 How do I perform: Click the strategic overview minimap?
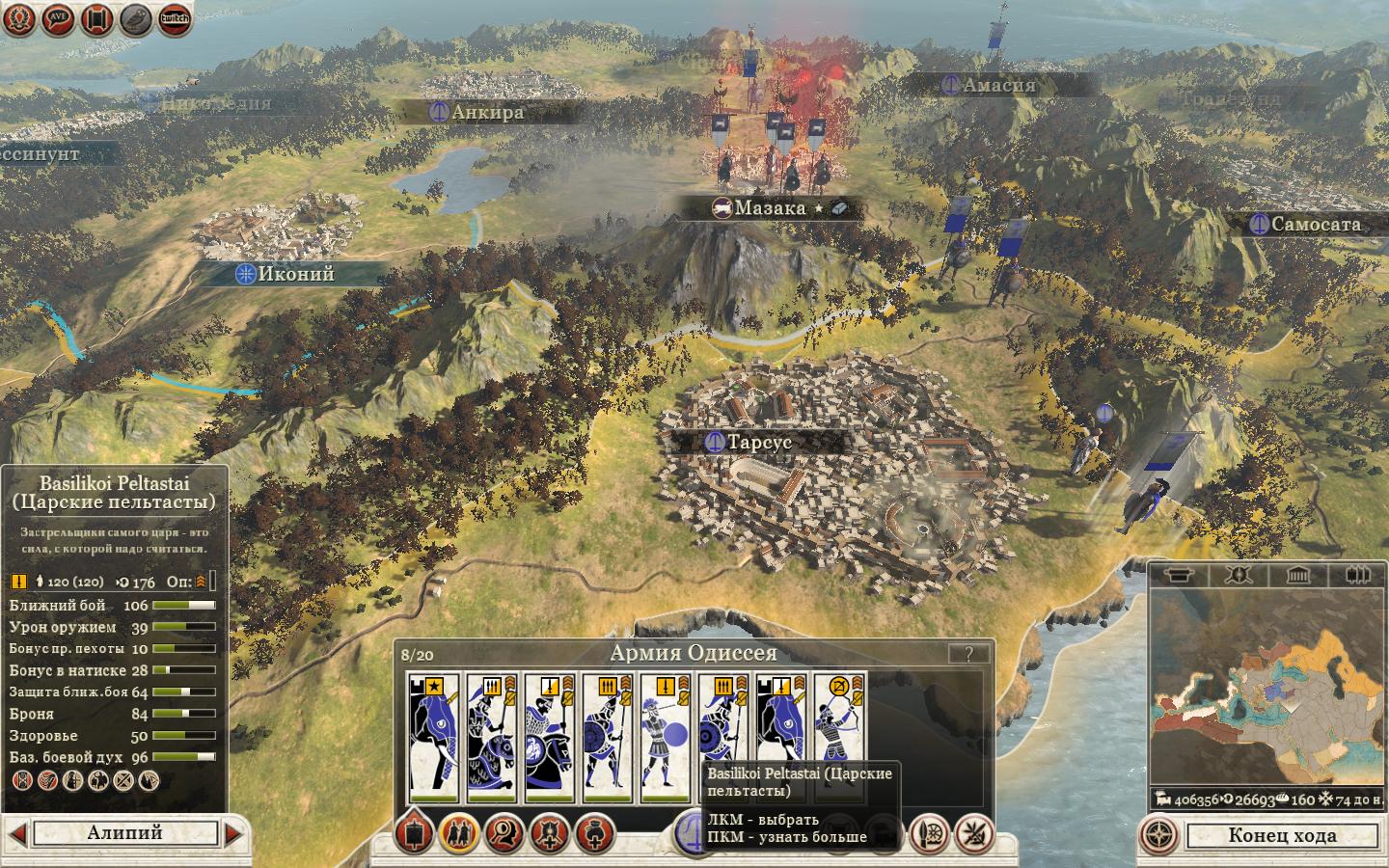(x=1266, y=687)
